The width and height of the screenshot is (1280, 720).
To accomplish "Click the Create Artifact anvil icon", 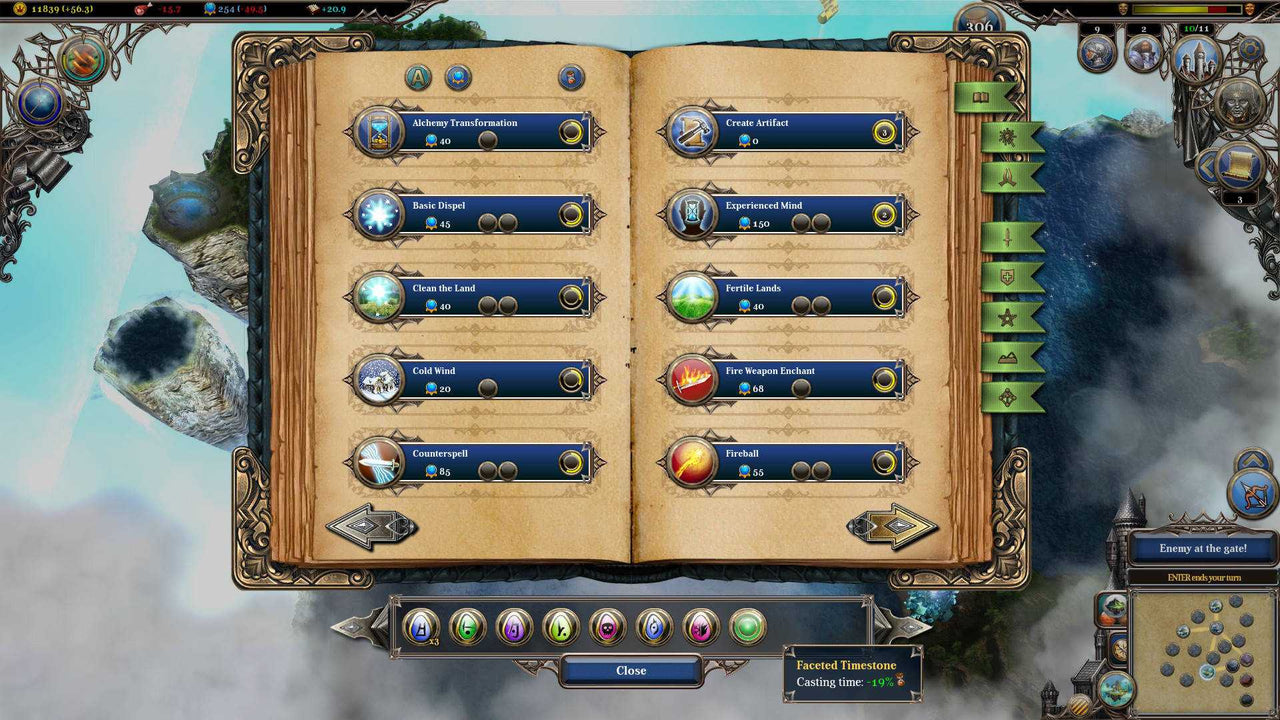I will (691, 131).
